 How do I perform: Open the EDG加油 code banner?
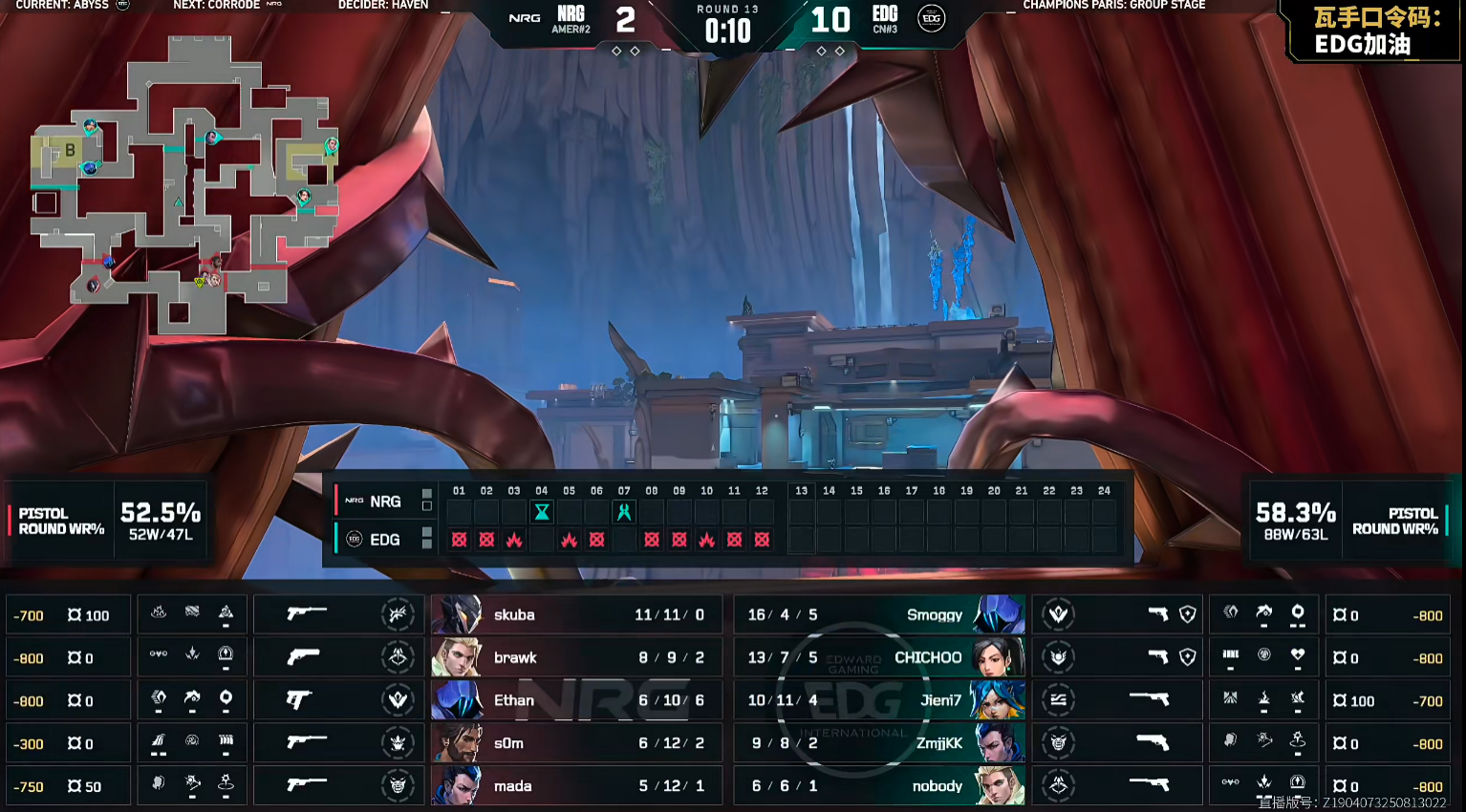tap(1374, 32)
